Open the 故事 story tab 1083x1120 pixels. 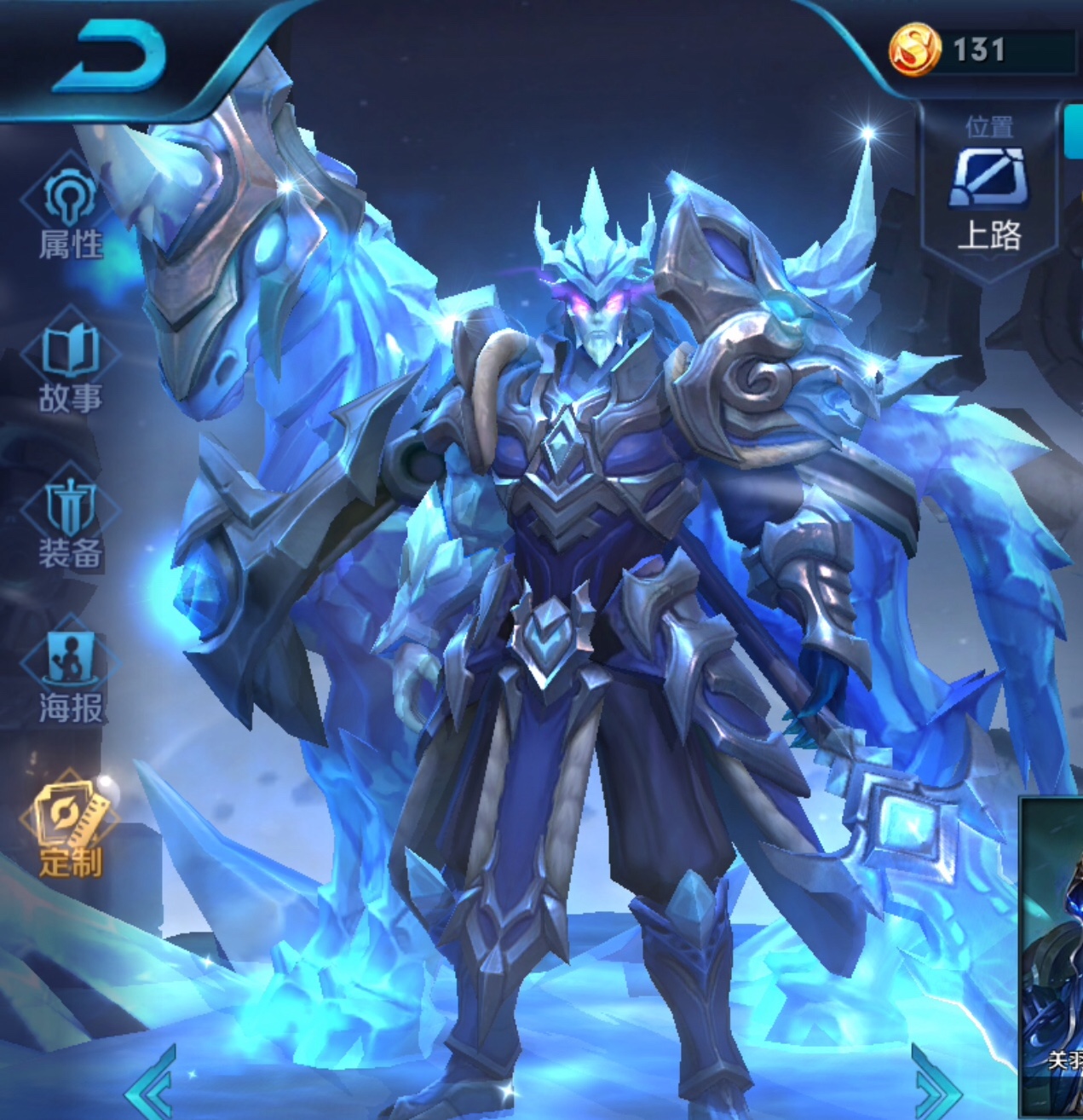coord(70,368)
